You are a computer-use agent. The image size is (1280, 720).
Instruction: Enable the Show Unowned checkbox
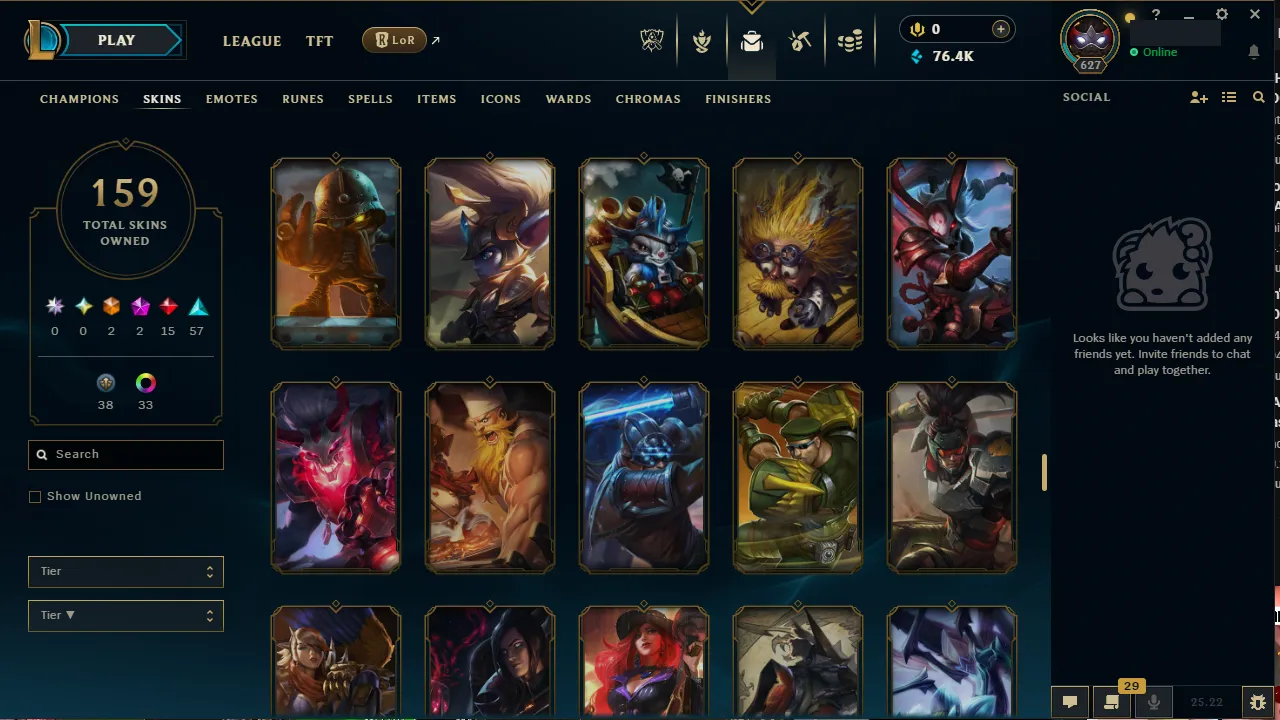point(35,496)
